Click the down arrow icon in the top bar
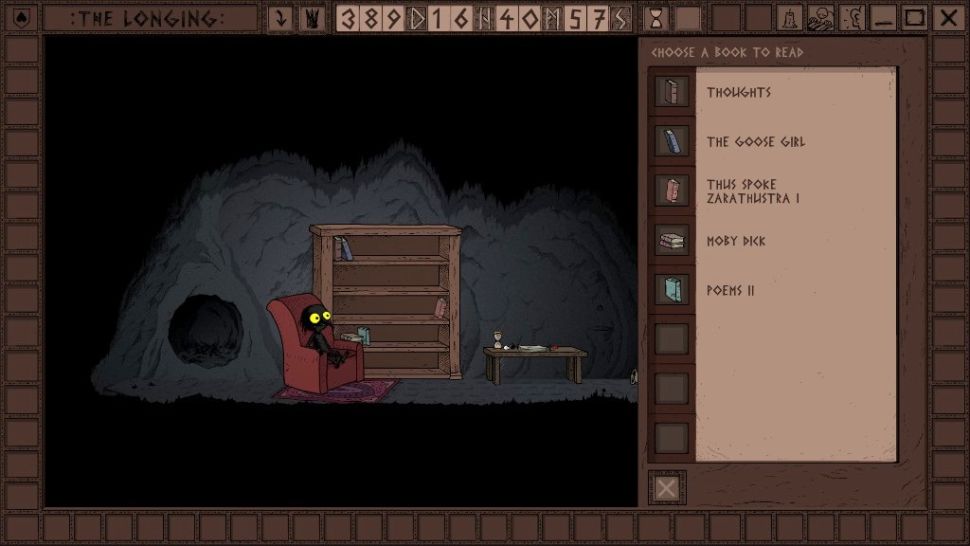970x546 pixels. point(281,18)
